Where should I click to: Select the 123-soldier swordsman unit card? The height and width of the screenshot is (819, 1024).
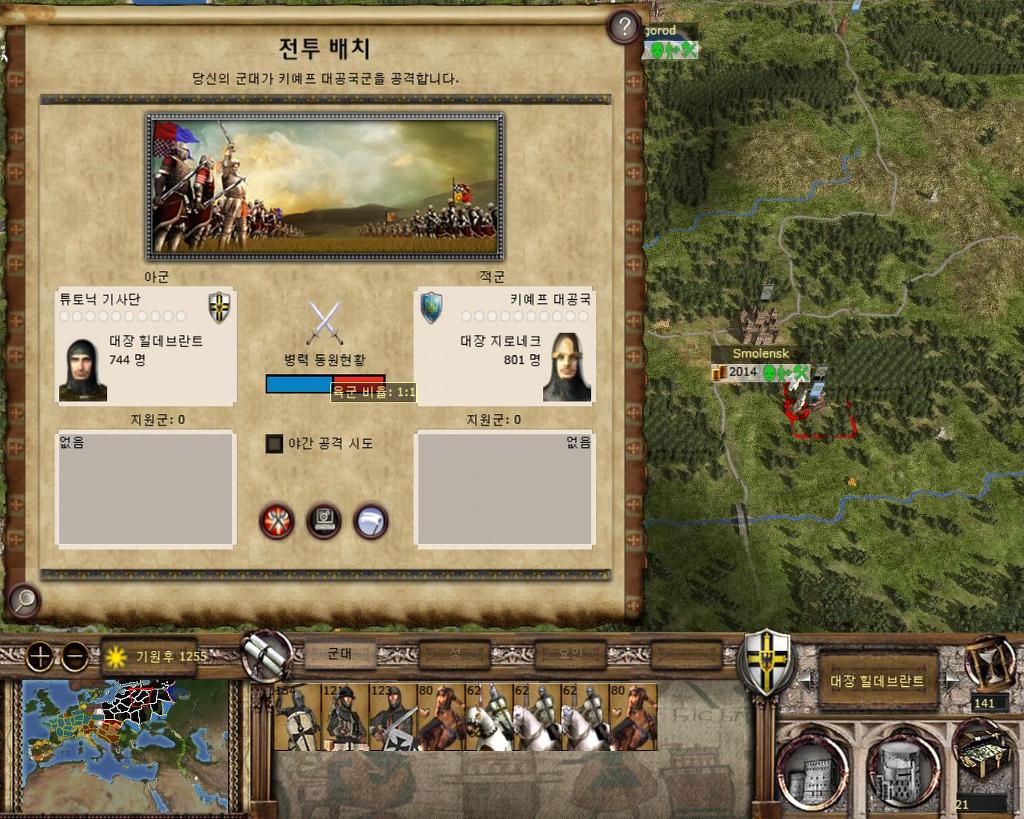[393, 717]
